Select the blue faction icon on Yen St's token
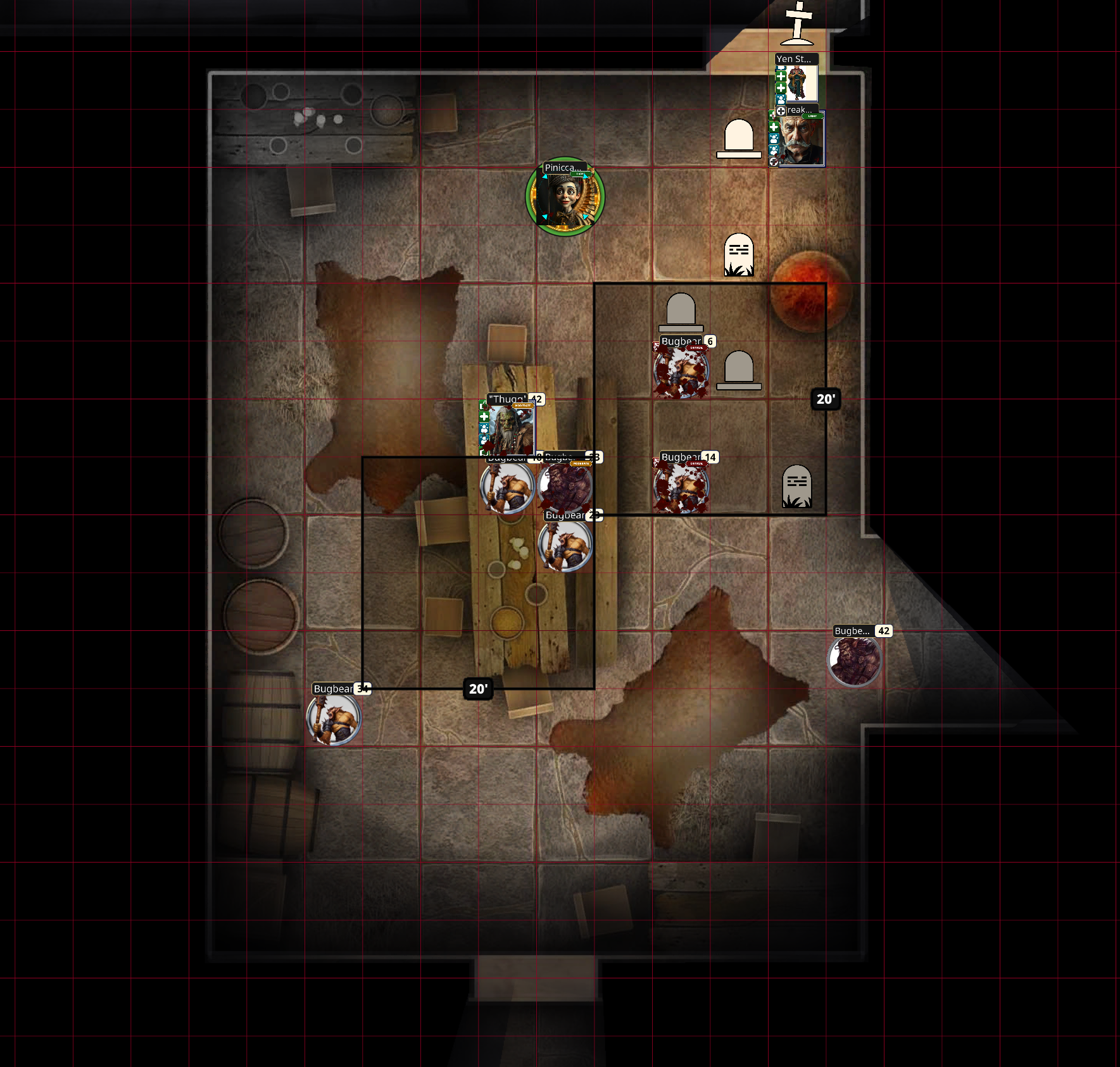 (x=781, y=99)
